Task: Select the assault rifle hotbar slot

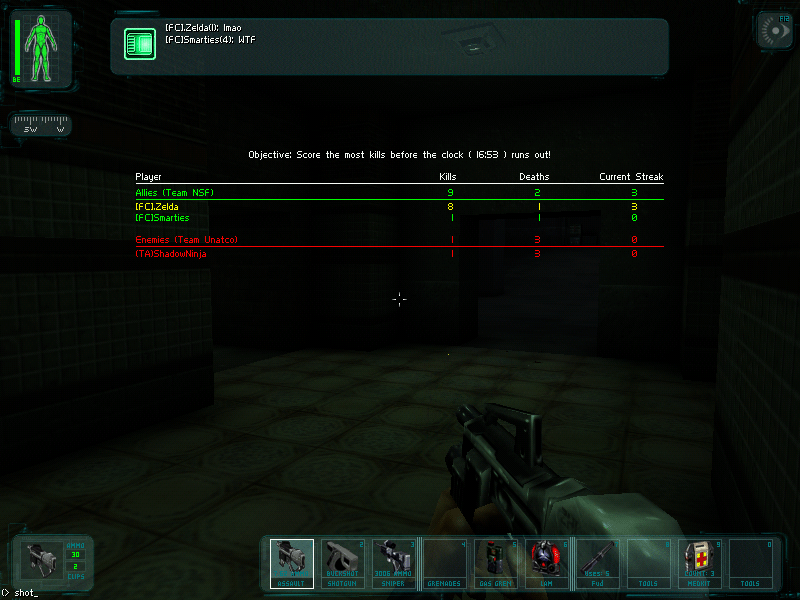Action: coord(292,563)
